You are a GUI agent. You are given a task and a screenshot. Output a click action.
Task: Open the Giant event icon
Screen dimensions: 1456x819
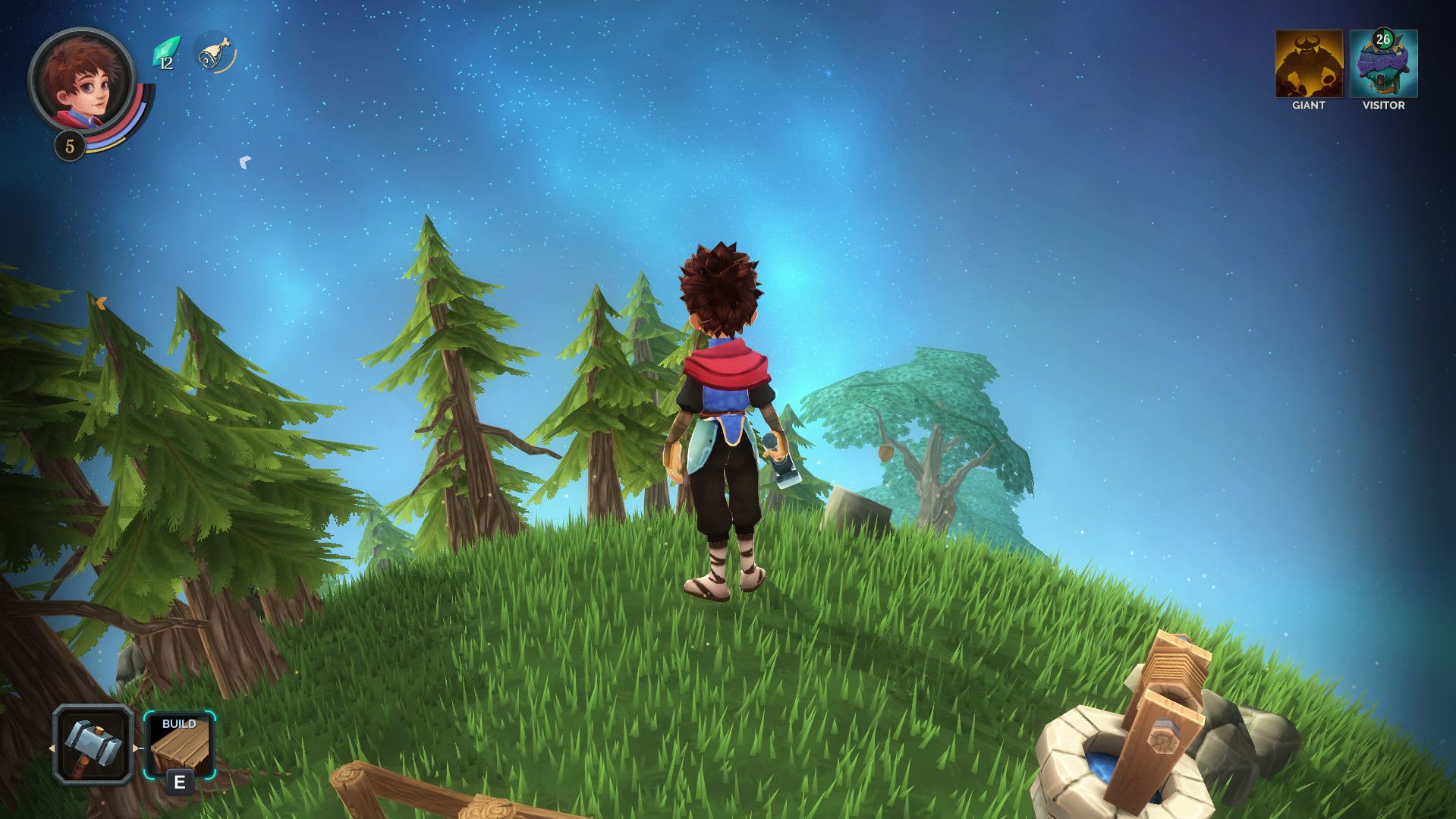[x=1308, y=65]
